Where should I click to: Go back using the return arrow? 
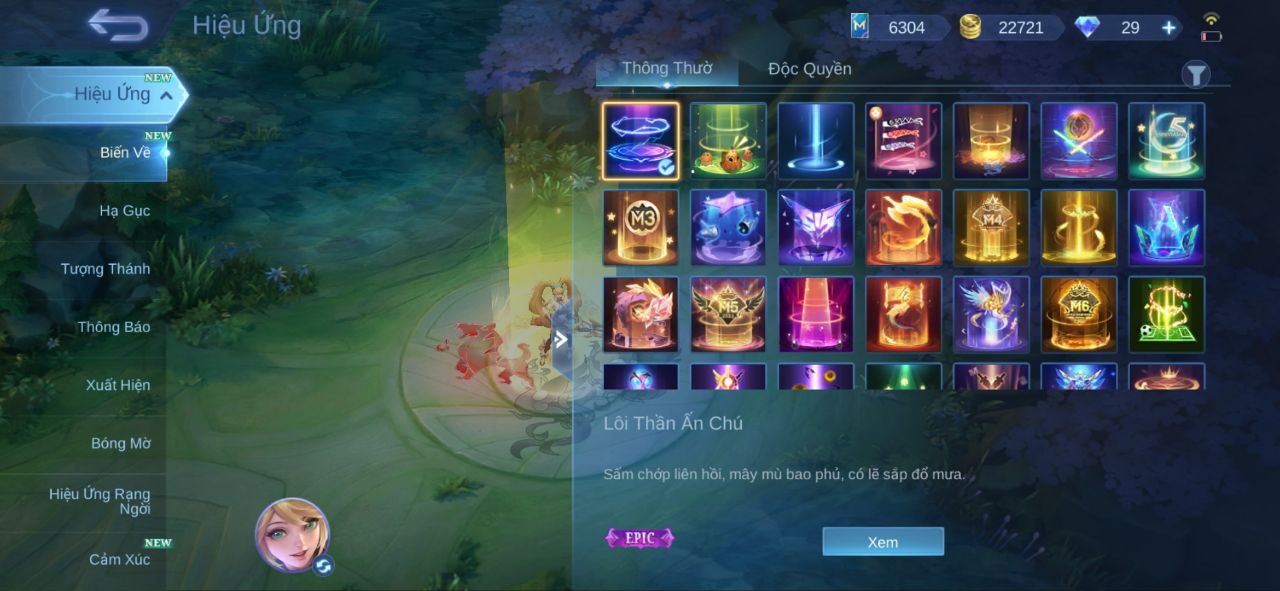tap(118, 26)
